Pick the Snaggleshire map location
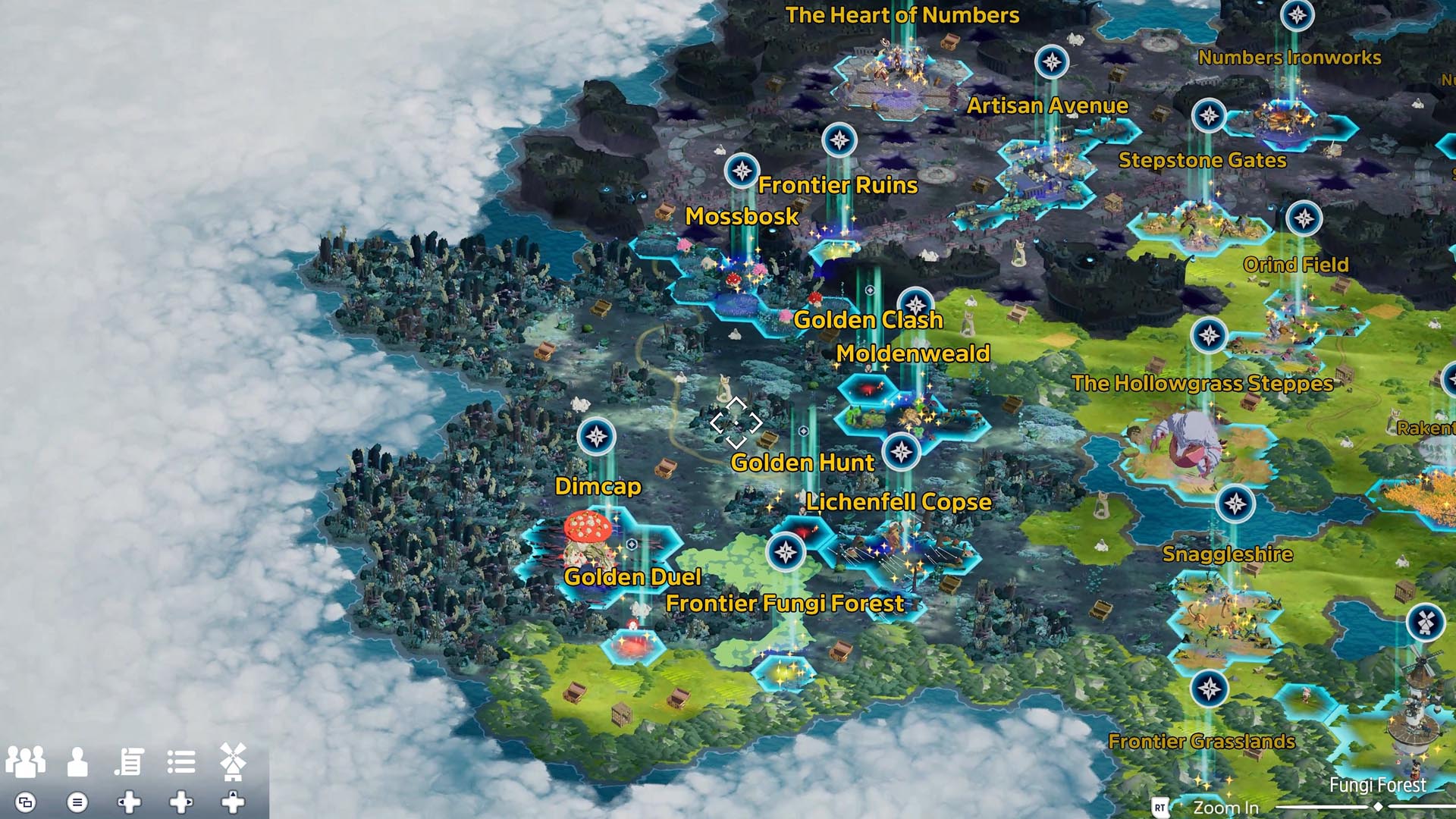This screenshot has width=1456, height=819. [x=1227, y=554]
